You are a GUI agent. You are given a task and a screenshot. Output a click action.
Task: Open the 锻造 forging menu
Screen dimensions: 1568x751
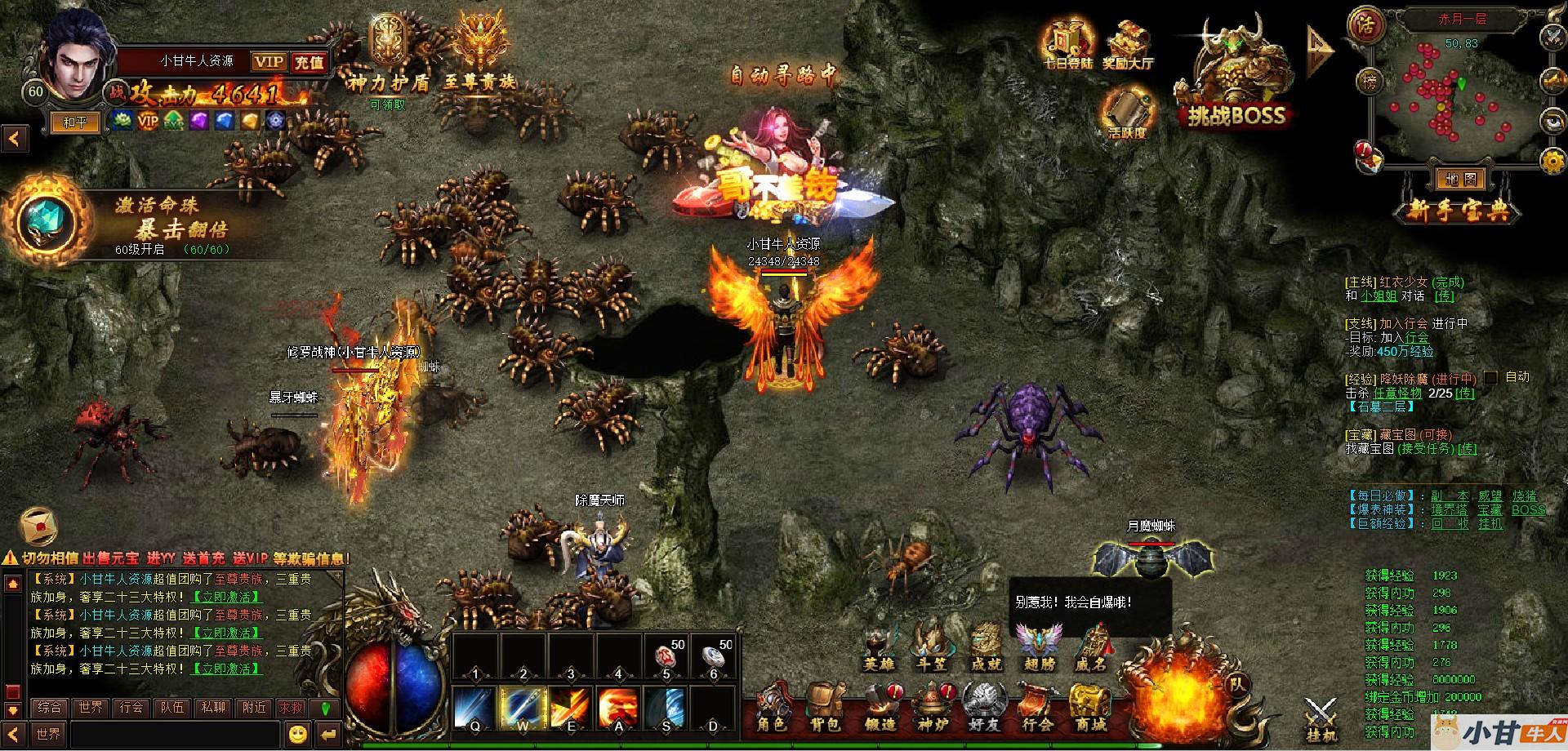pos(880,707)
